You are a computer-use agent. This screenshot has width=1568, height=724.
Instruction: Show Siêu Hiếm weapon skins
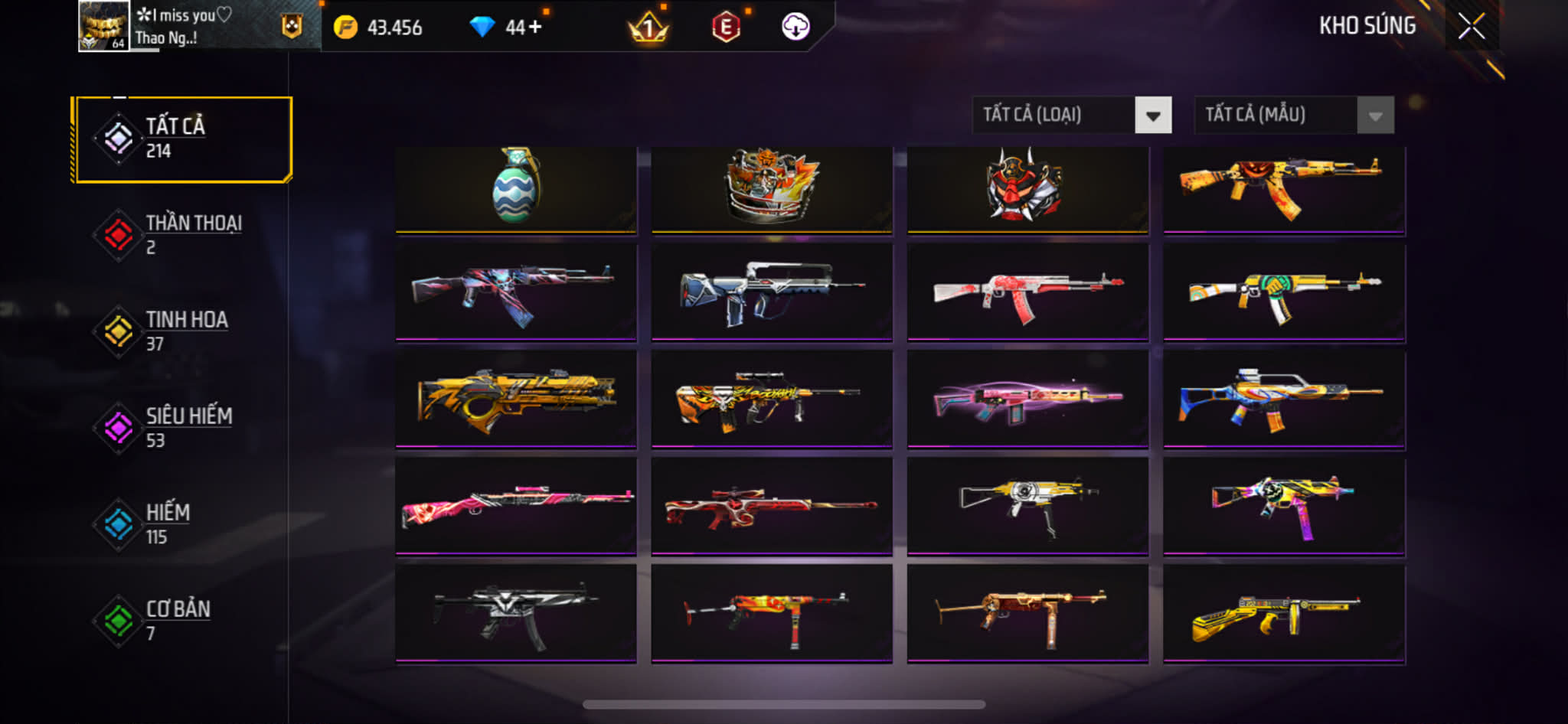pyautogui.click(x=183, y=428)
